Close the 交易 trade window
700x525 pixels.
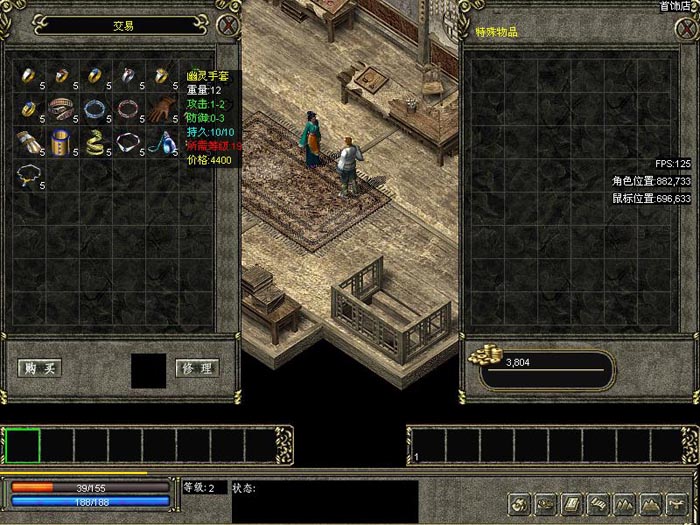230,25
